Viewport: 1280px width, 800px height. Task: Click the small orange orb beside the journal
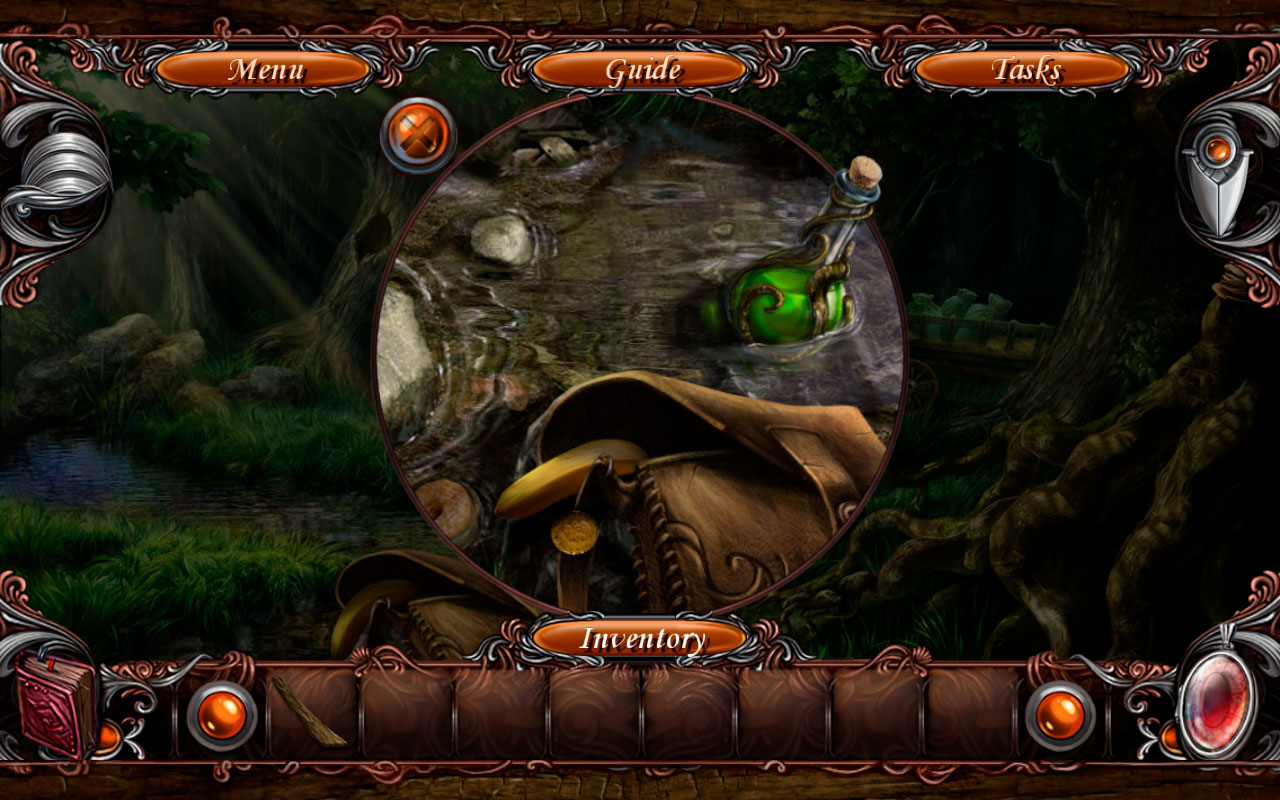110,737
